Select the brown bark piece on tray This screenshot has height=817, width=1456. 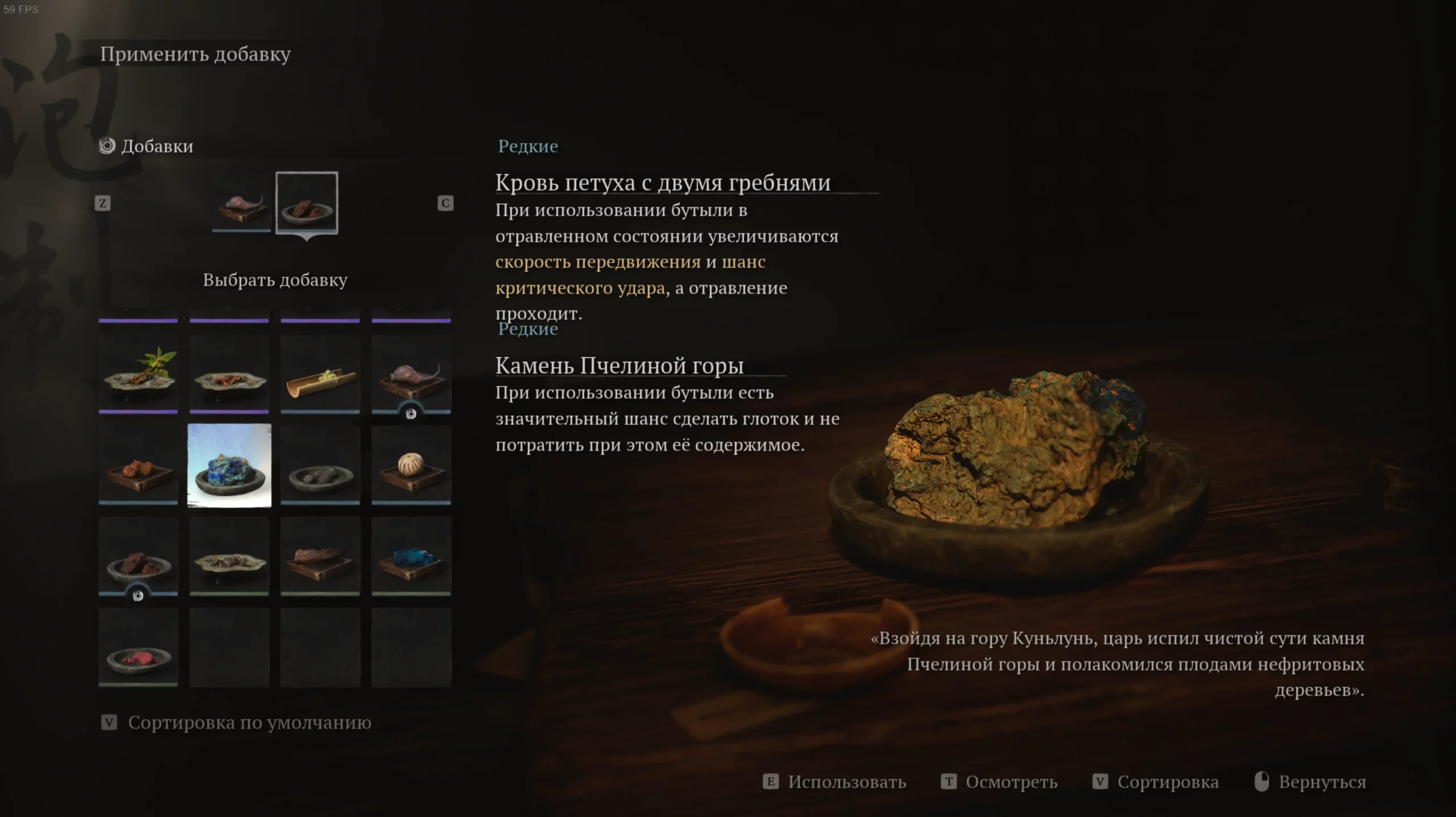pos(320,556)
